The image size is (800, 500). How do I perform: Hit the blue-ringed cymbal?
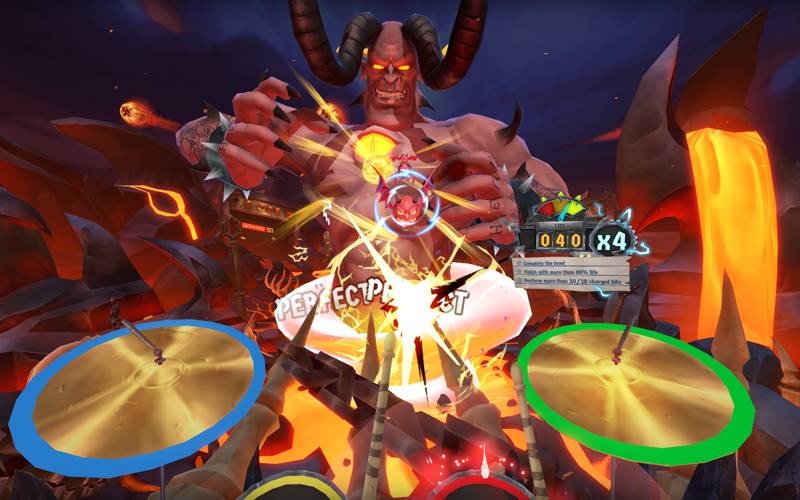(137, 385)
